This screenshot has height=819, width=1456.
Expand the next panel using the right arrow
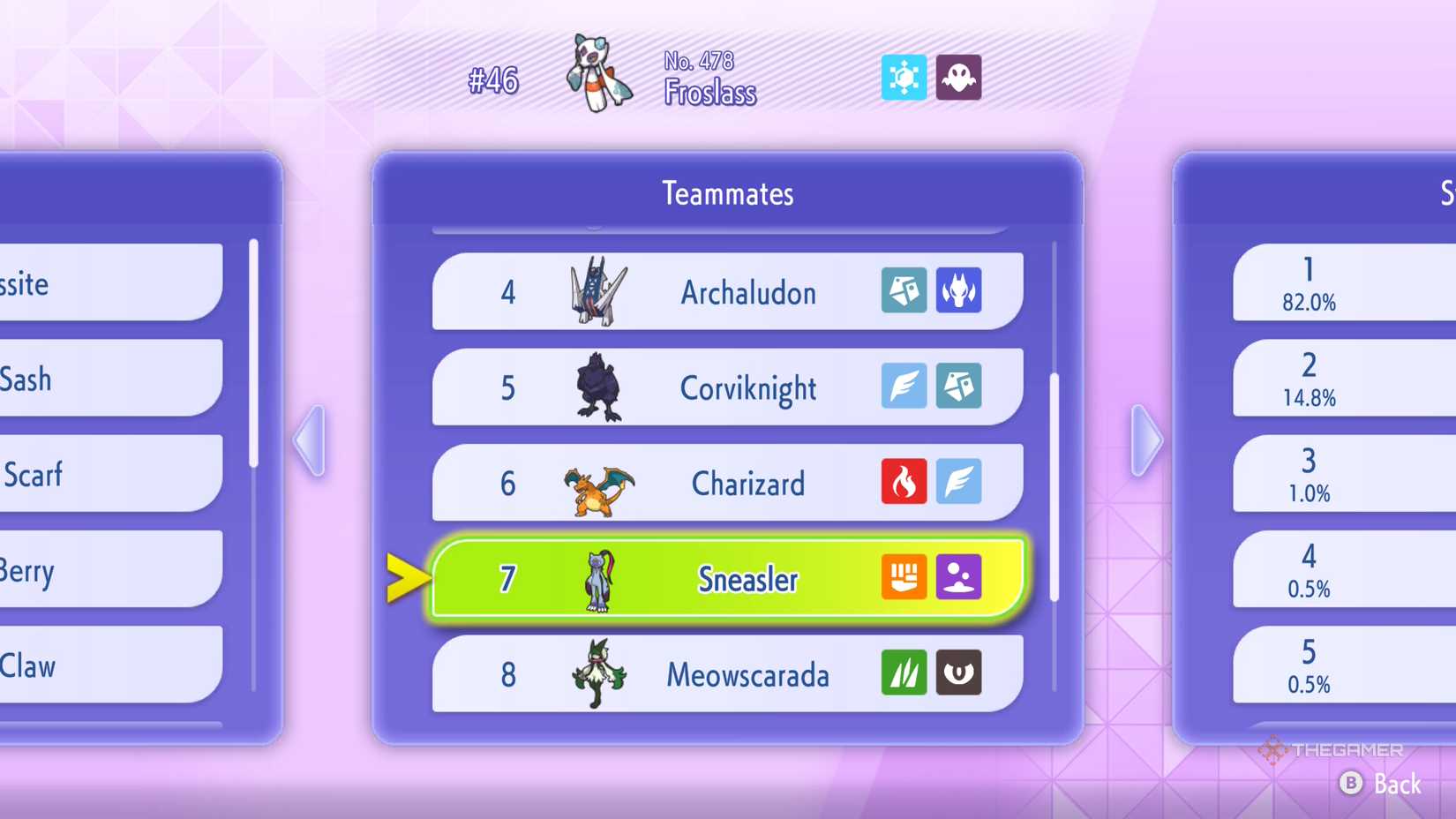(x=1145, y=439)
